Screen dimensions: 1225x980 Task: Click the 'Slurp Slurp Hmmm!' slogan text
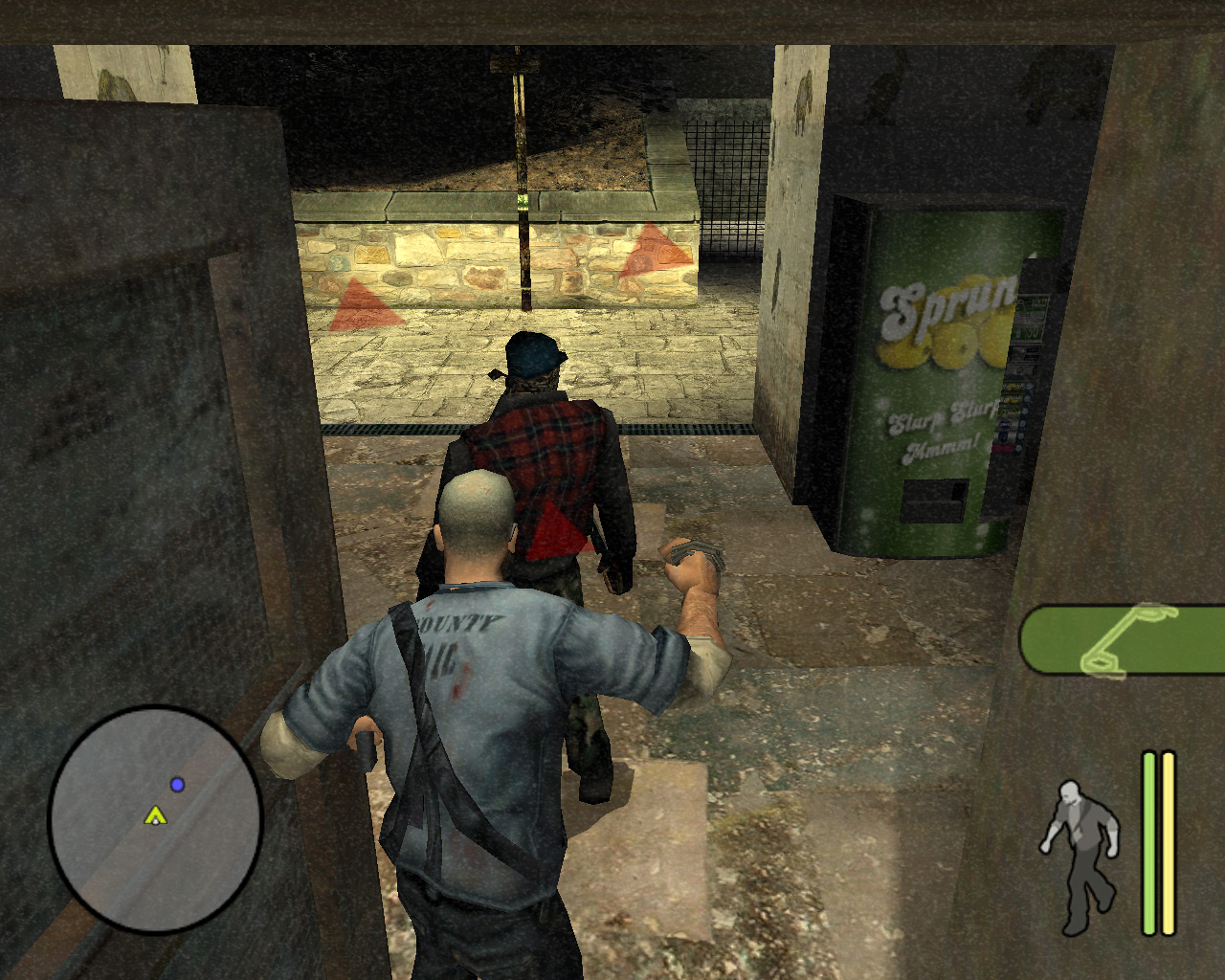(943, 431)
